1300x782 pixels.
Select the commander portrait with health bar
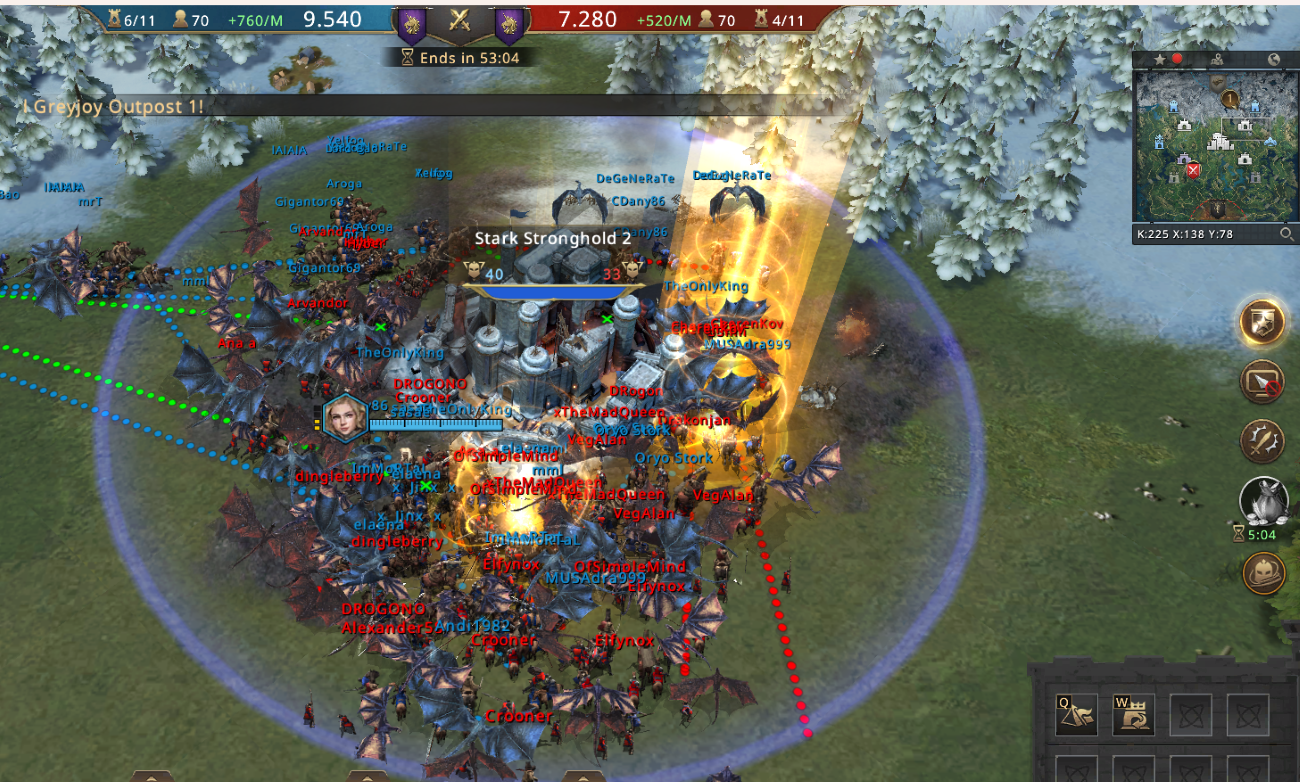343,418
